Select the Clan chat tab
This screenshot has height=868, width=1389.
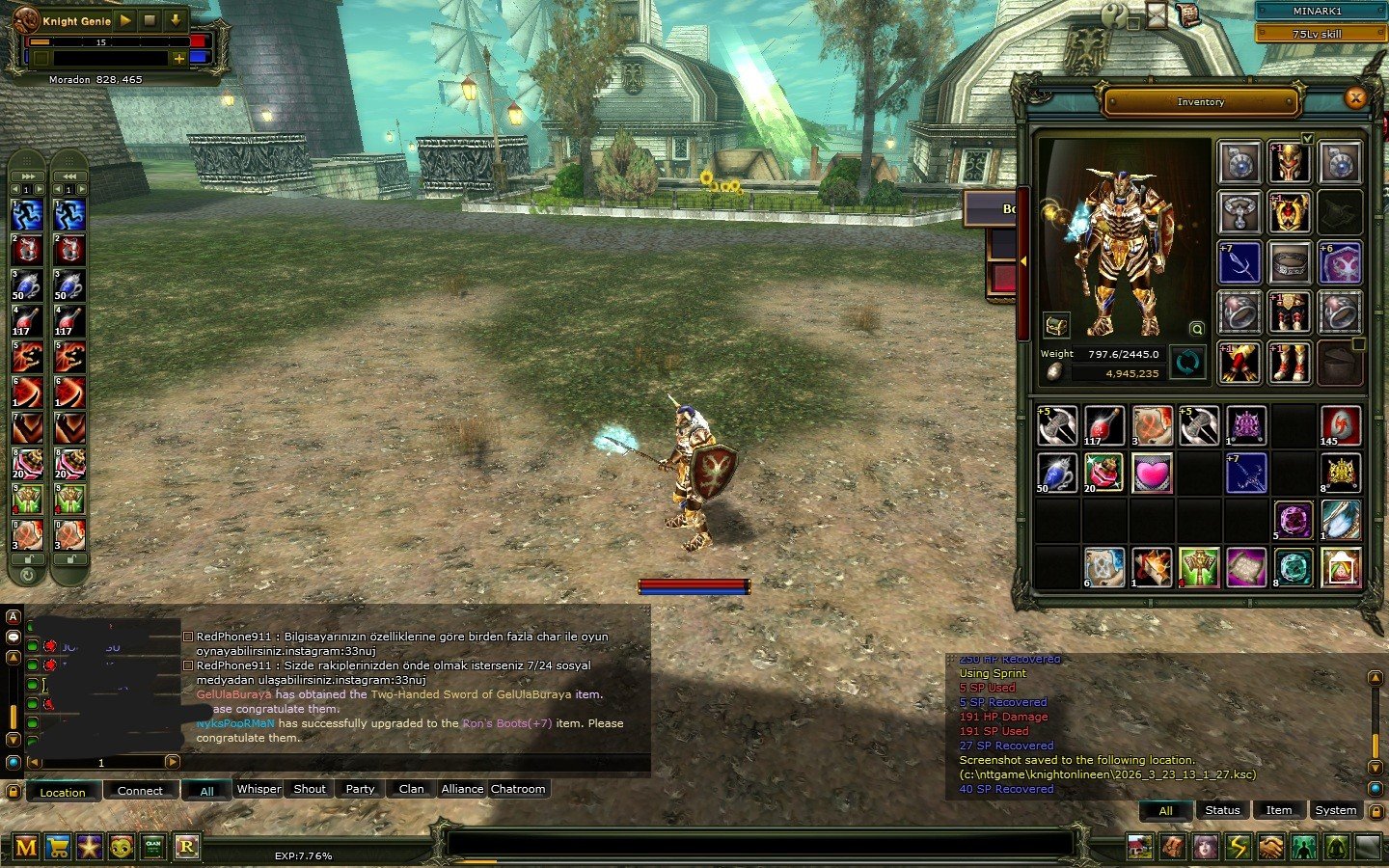[411, 789]
